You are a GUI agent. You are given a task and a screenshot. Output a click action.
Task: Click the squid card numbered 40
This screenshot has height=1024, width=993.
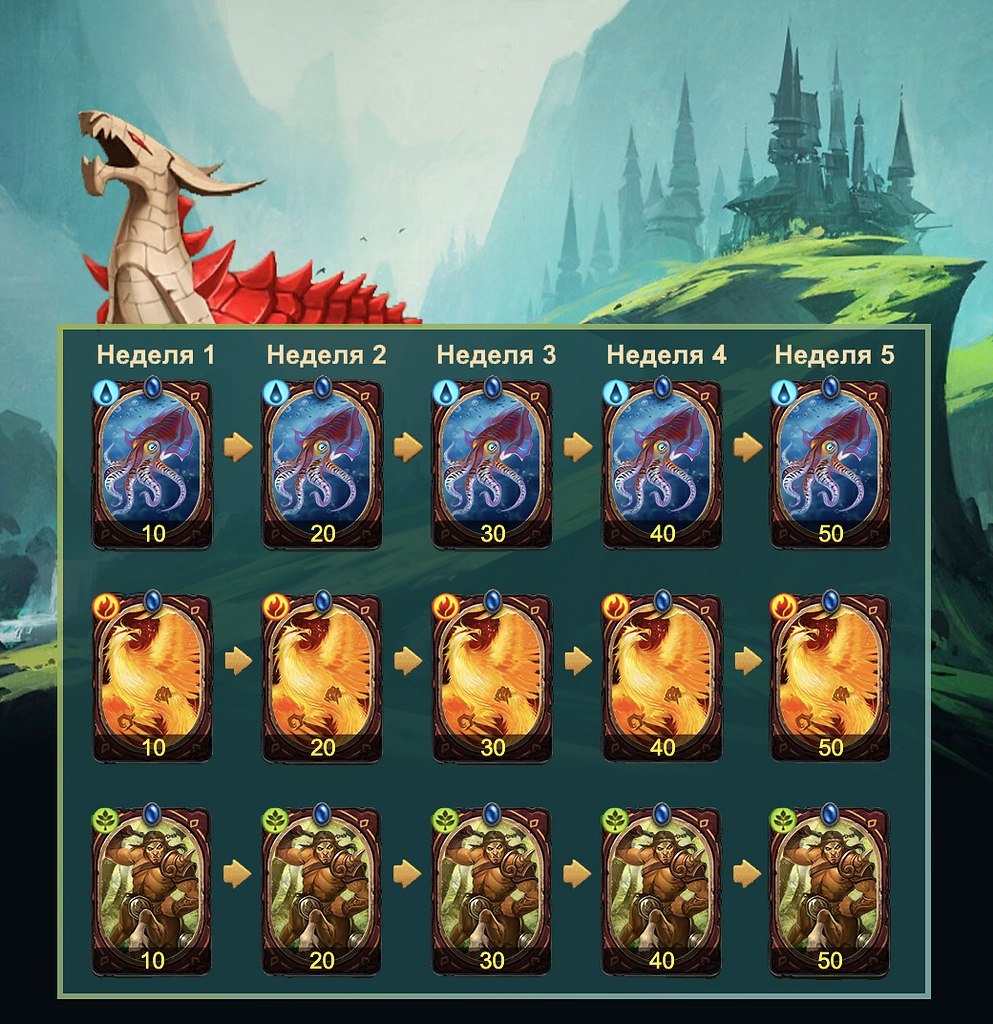pyautogui.click(x=662, y=464)
